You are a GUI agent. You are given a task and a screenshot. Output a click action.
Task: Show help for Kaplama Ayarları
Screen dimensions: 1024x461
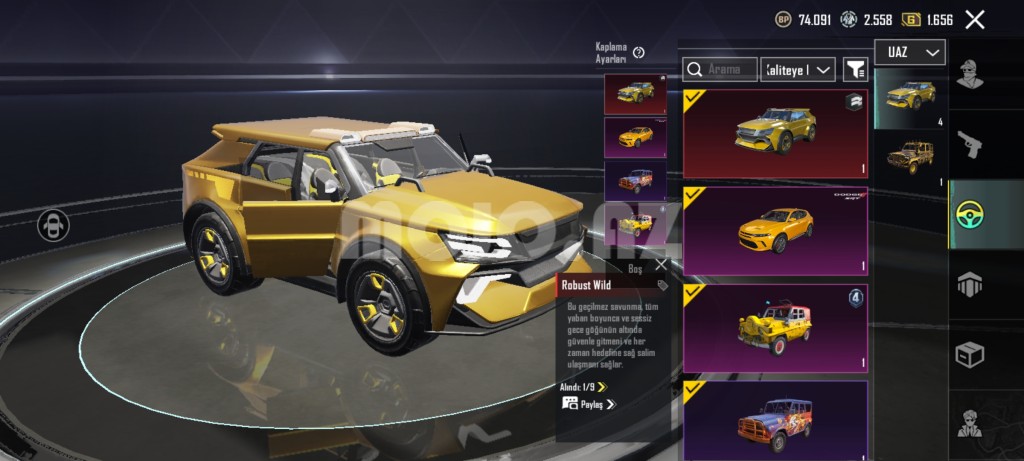tap(639, 53)
